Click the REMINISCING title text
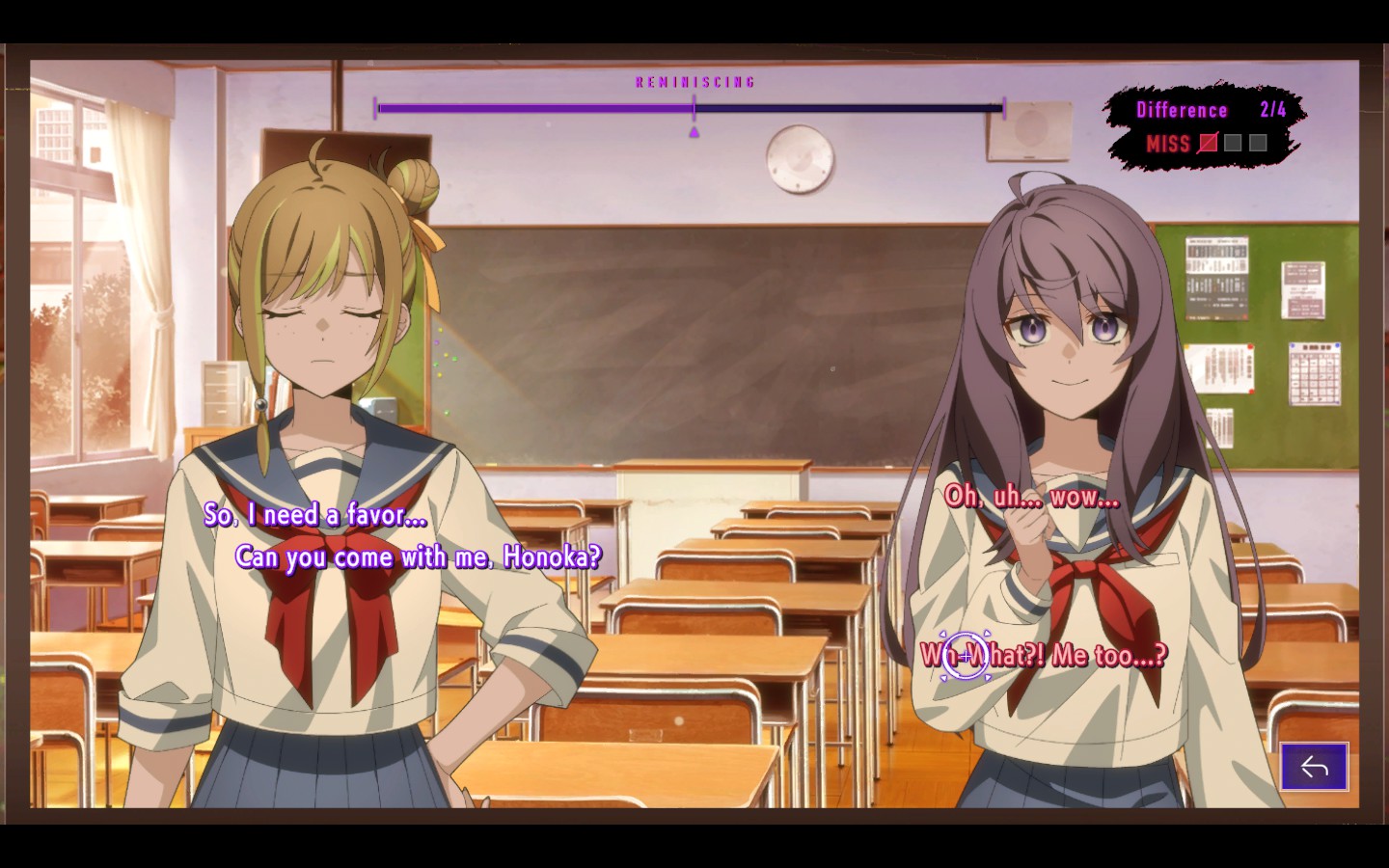1389x868 pixels. [x=694, y=81]
